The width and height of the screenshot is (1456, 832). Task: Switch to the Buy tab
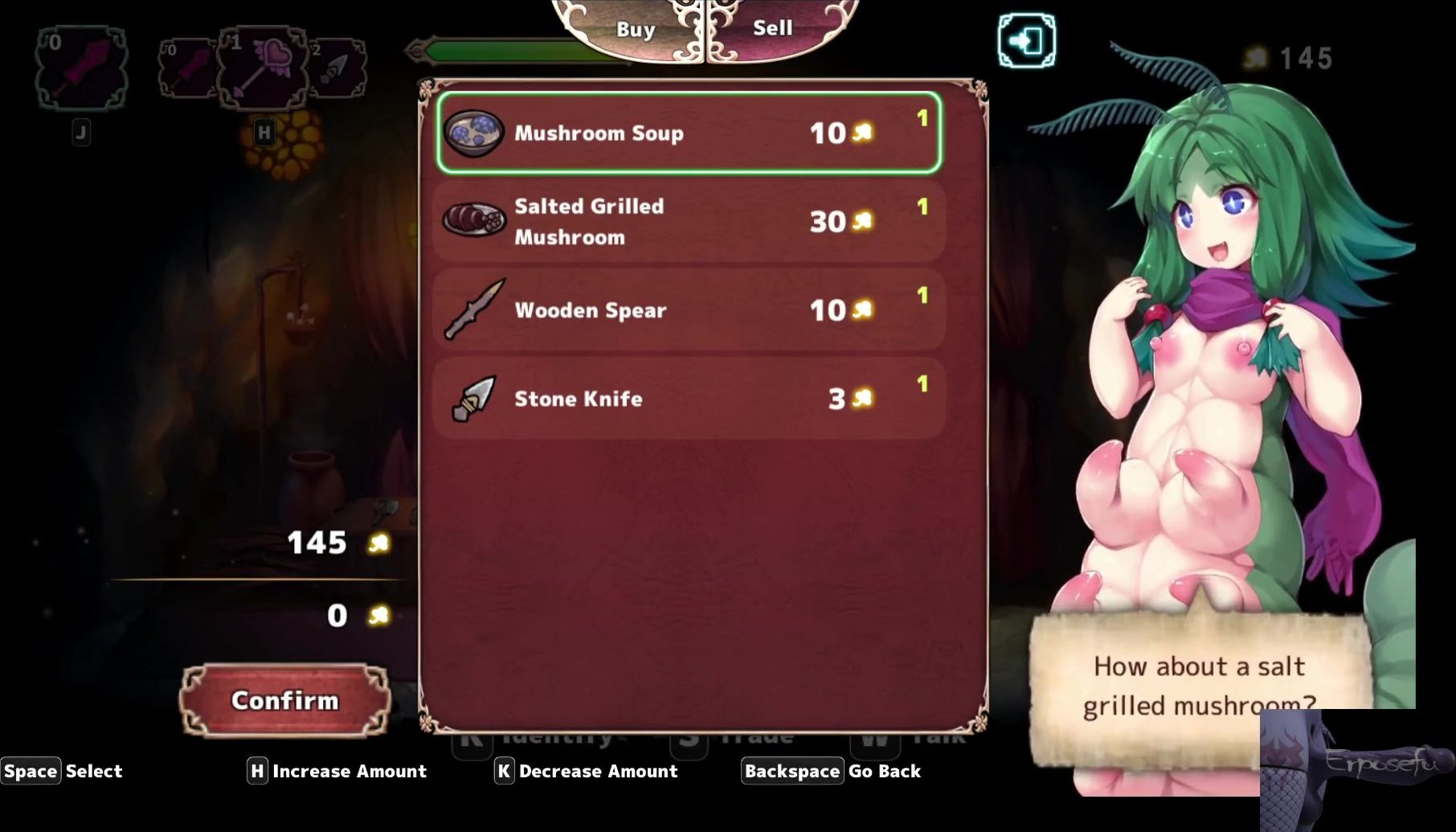[x=635, y=30]
